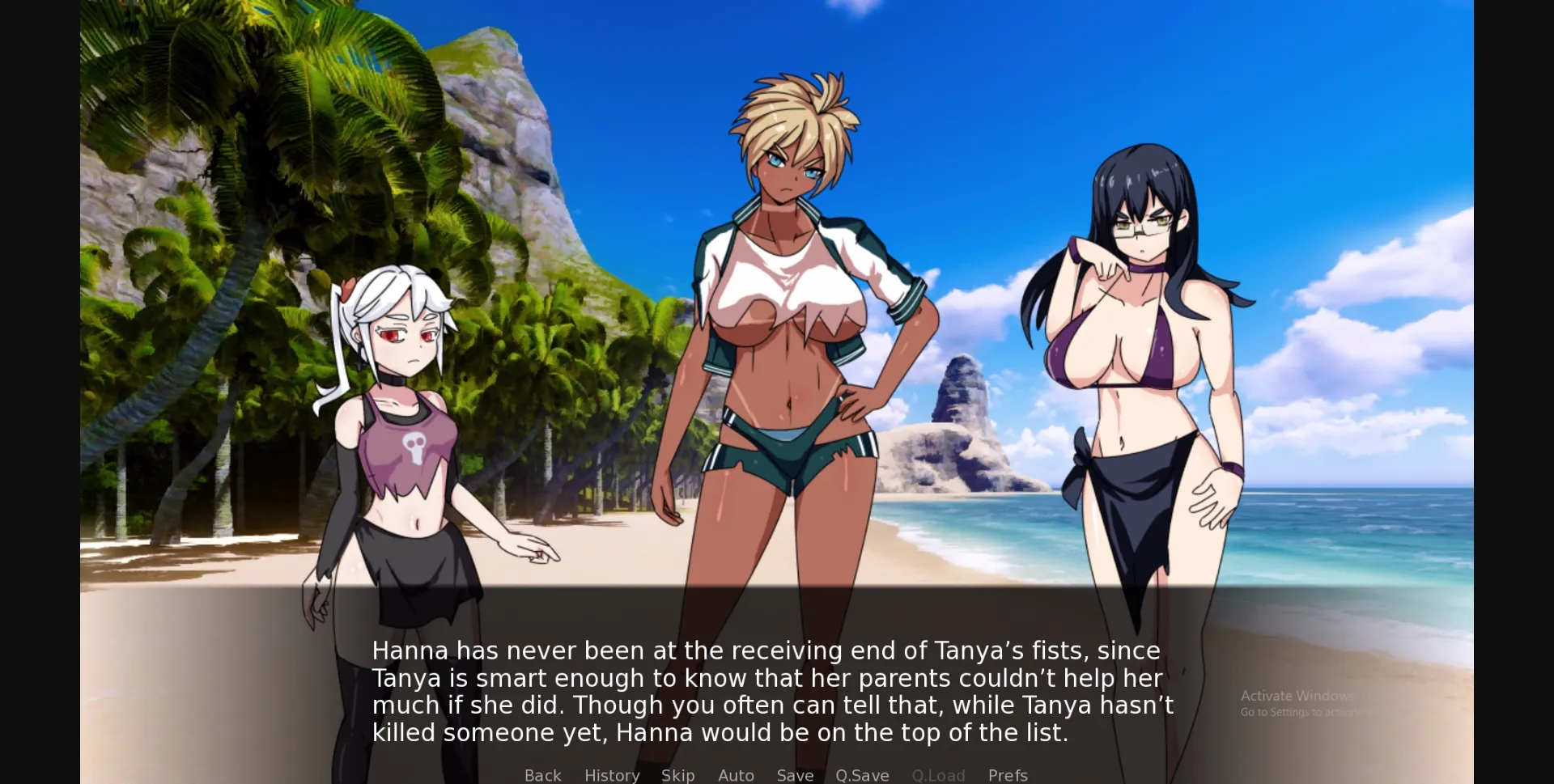The height and width of the screenshot is (784, 1554).
Task: Select the greyed-out Q.Load option
Action: coord(938,775)
